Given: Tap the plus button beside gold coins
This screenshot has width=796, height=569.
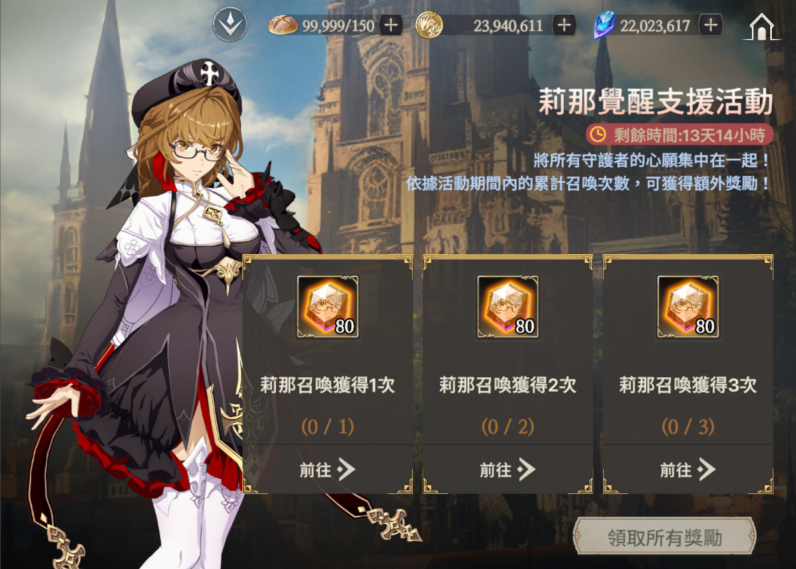Looking at the screenshot, I should pos(564,25).
